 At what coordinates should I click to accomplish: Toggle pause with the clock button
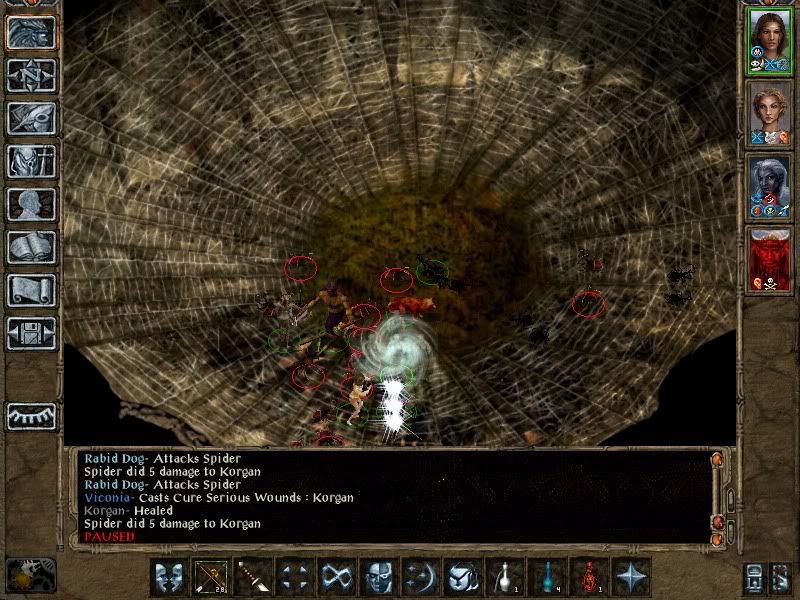30,575
